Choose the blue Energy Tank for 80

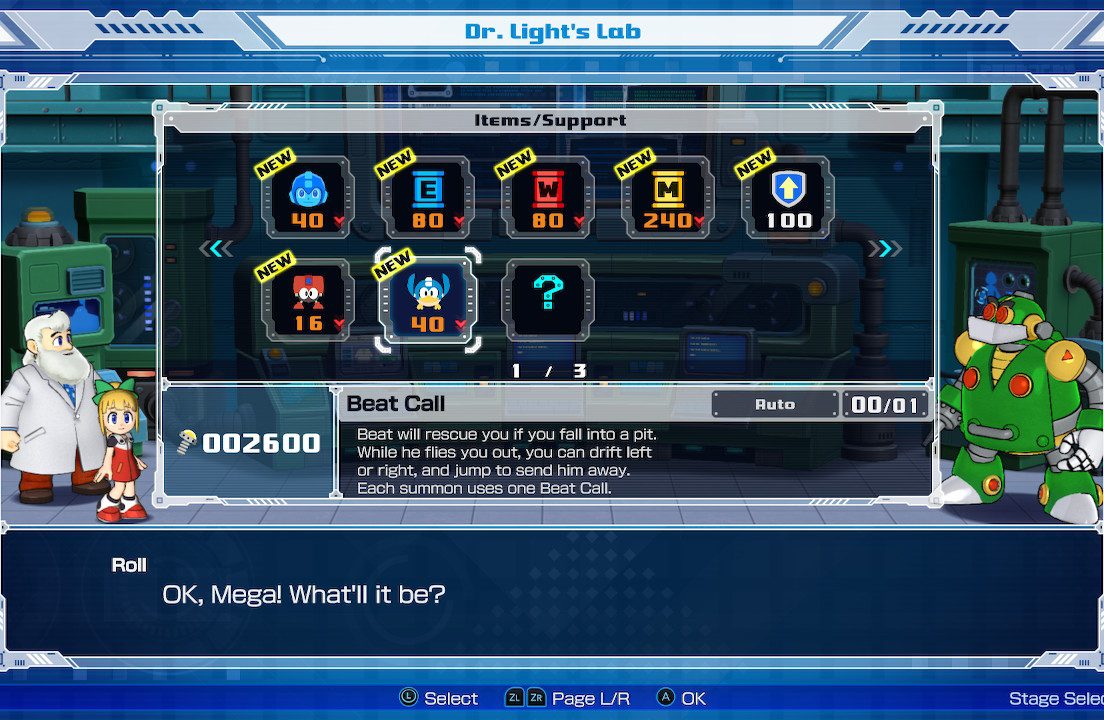click(427, 197)
